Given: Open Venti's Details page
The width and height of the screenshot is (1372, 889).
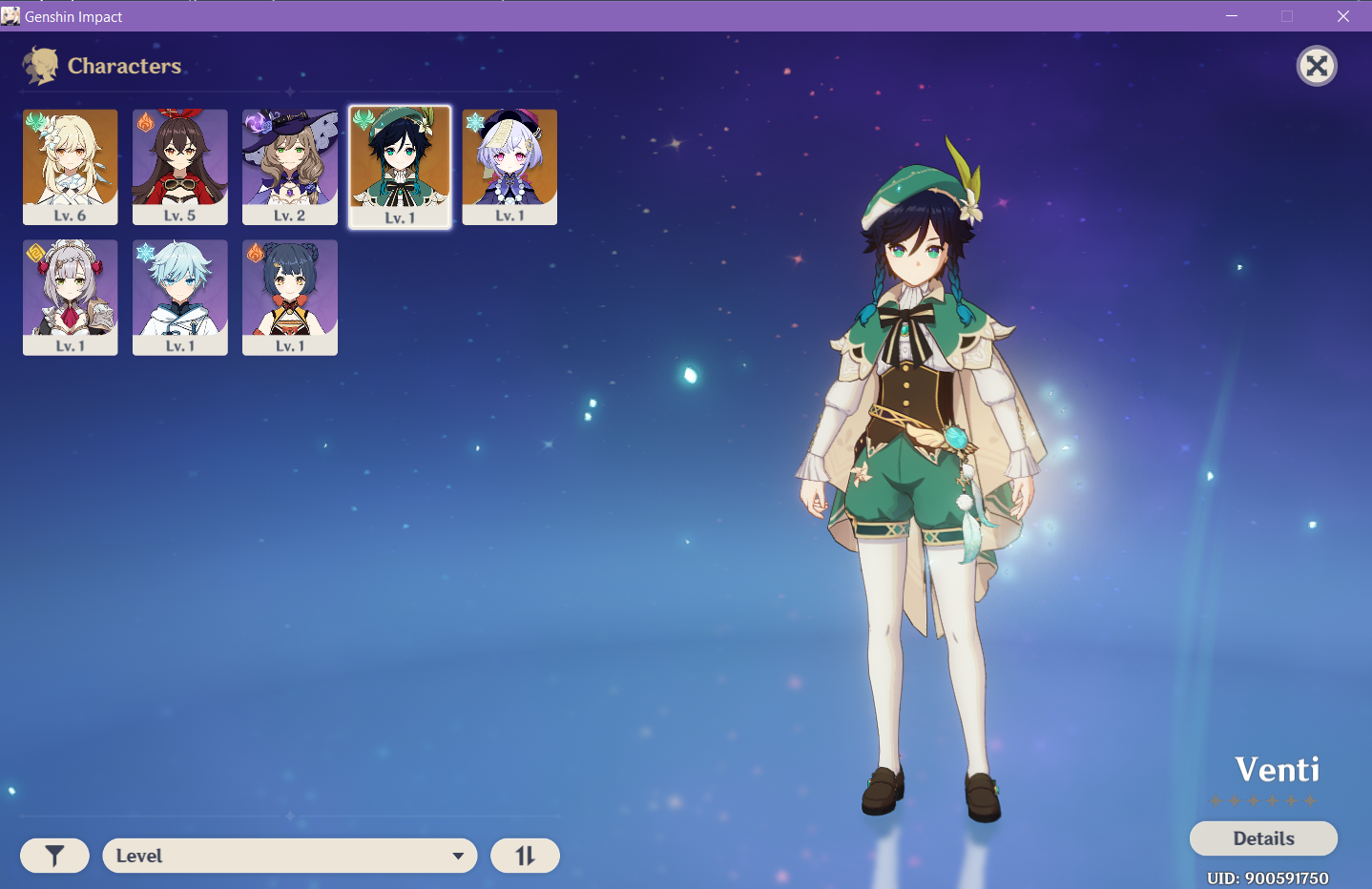Looking at the screenshot, I should tap(1263, 838).
